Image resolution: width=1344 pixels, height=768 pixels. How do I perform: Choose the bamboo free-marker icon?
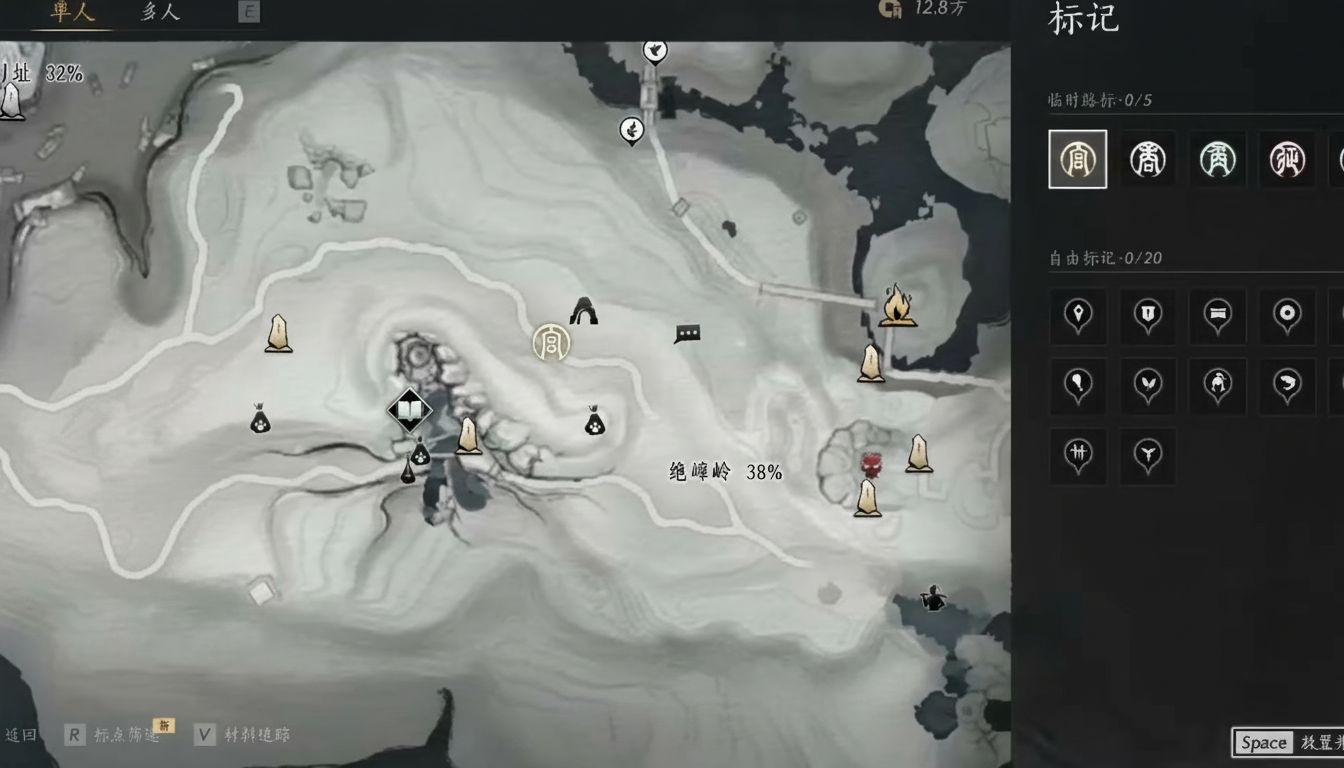[1077, 456]
